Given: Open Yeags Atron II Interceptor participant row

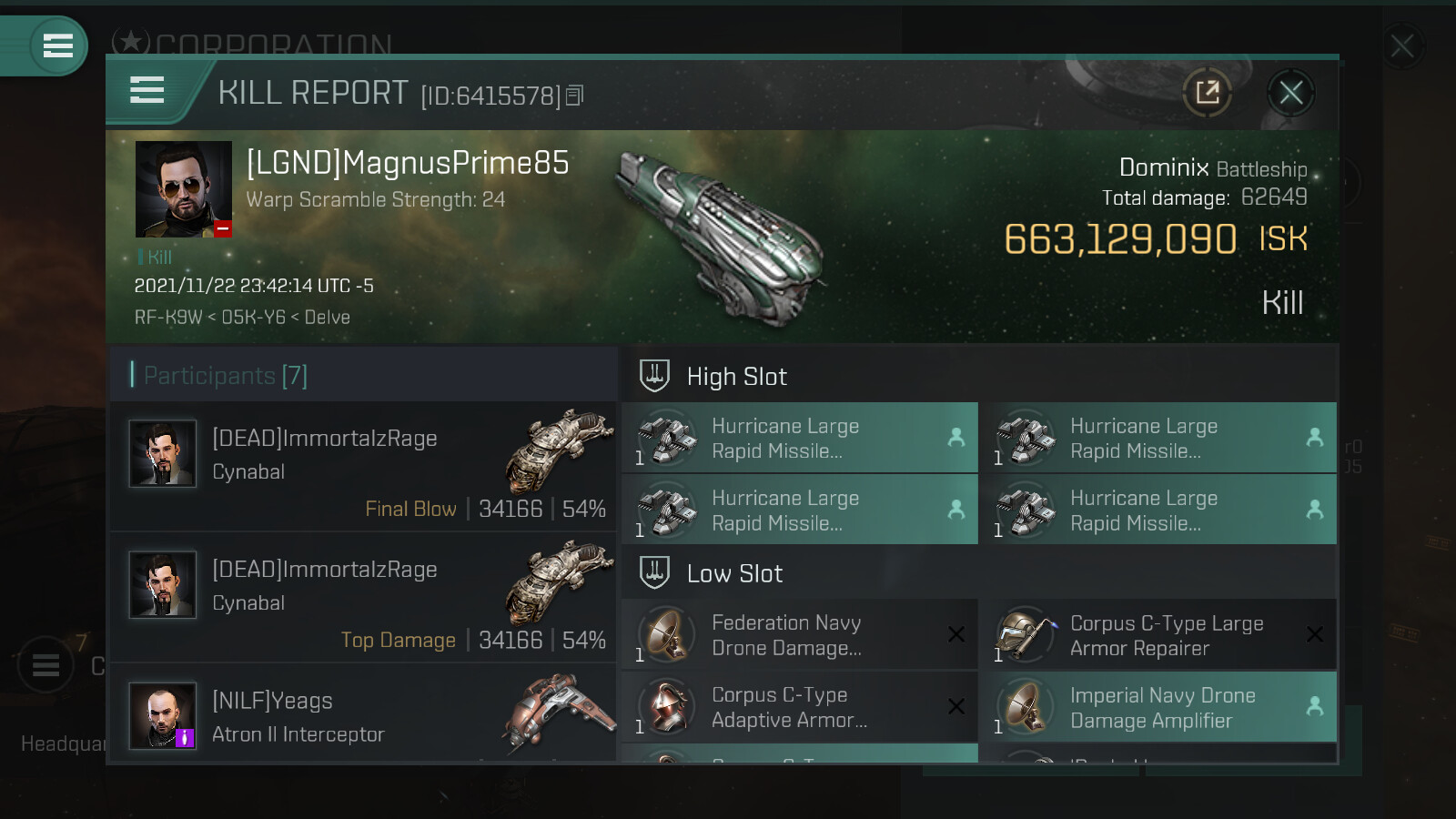Looking at the screenshot, I should click(363, 717).
